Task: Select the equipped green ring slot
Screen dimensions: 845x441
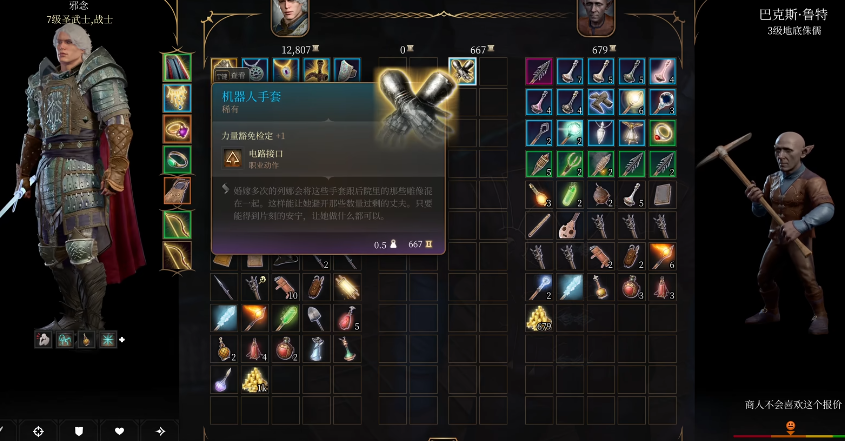Action: pos(177,159)
